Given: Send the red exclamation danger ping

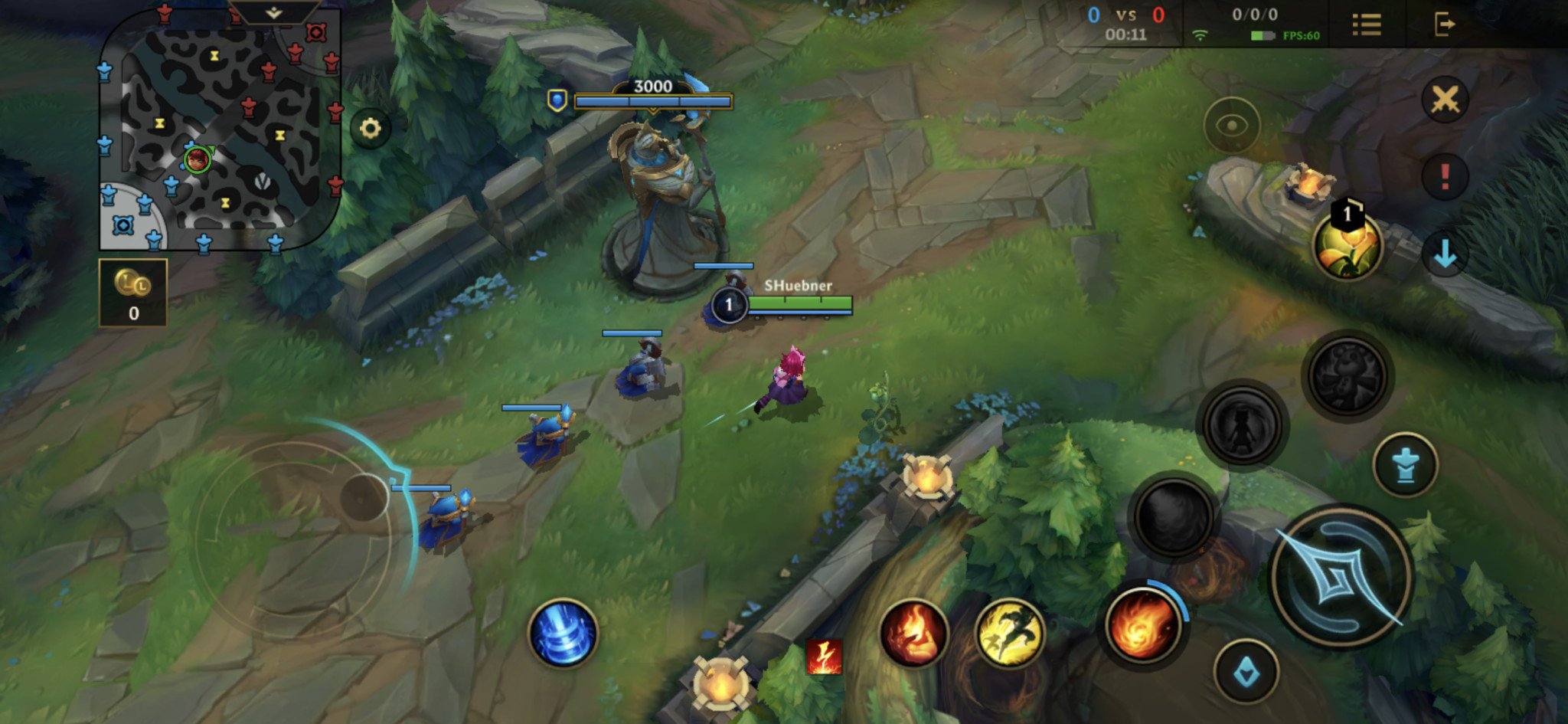Looking at the screenshot, I should point(1445,176).
